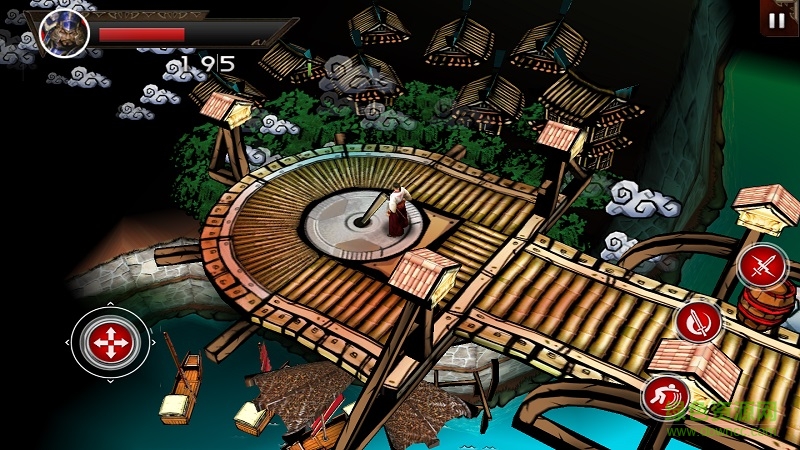Pause the game
The height and width of the screenshot is (450, 800).
pyautogui.click(x=777, y=19)
